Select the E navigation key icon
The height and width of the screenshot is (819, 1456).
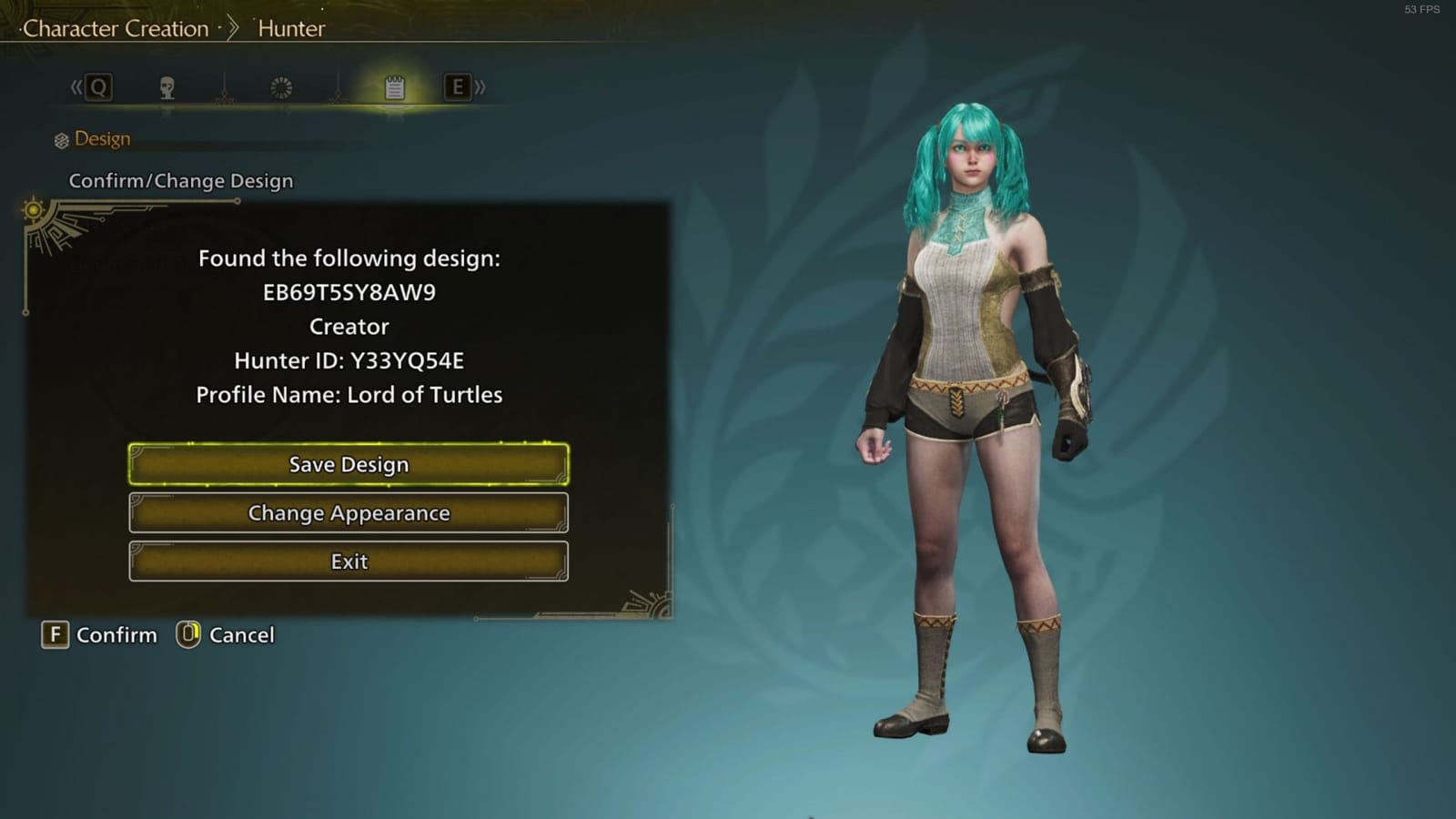tap(458, 87)
